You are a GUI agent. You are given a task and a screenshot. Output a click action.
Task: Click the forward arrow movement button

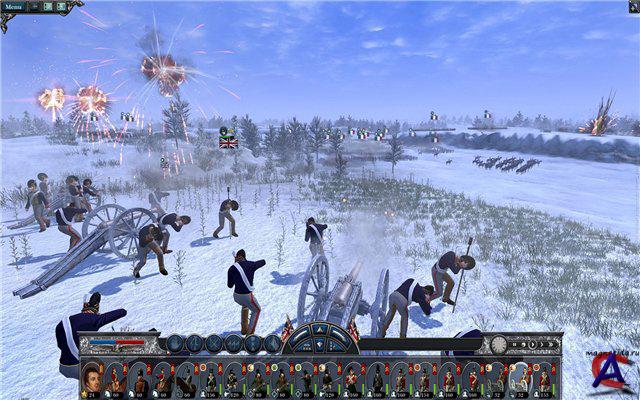pos(318,331)
